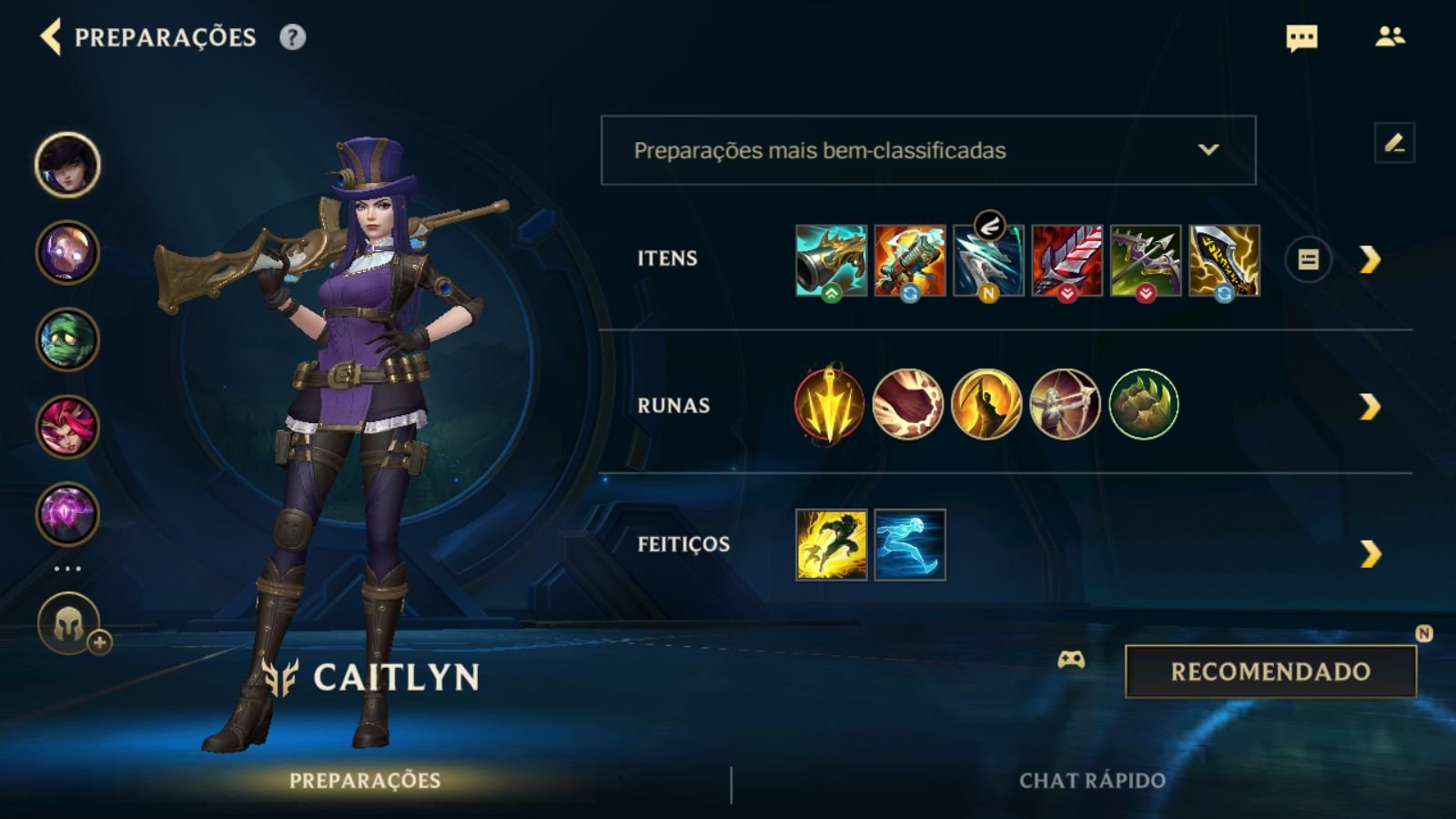Expand the Preparações mais bem-classificadas dropdown
The image size is (1456, 819).
tap(927, 150)
